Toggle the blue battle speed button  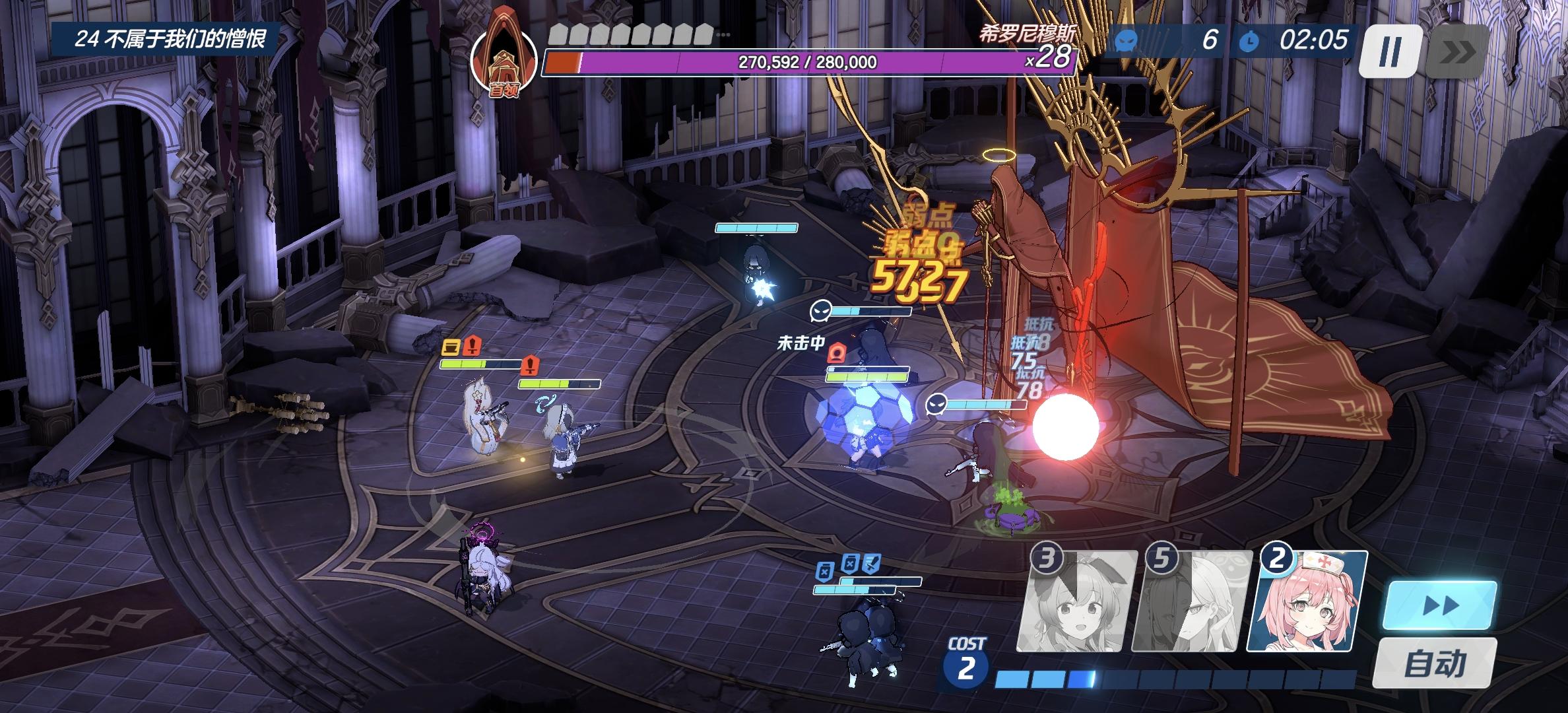tap(1439, 605)
